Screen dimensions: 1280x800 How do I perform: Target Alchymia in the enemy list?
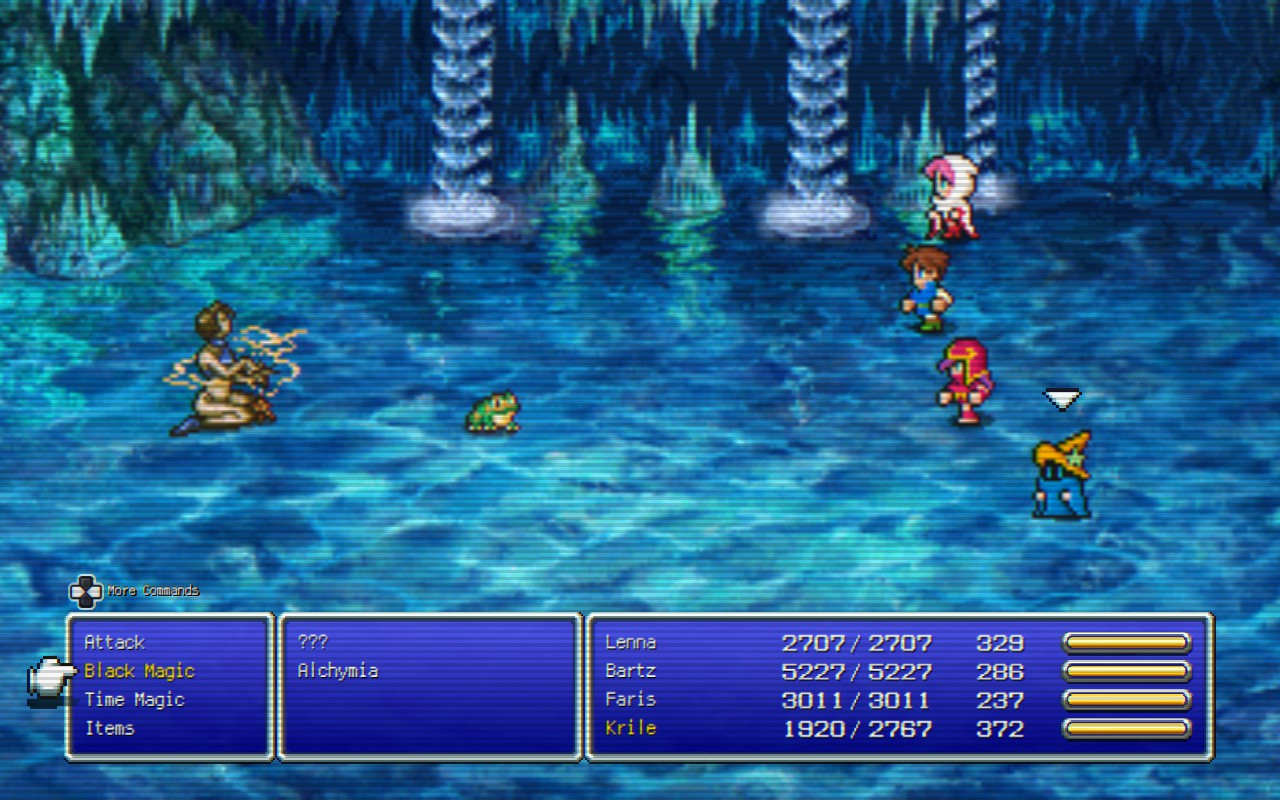tap(338, 671)
